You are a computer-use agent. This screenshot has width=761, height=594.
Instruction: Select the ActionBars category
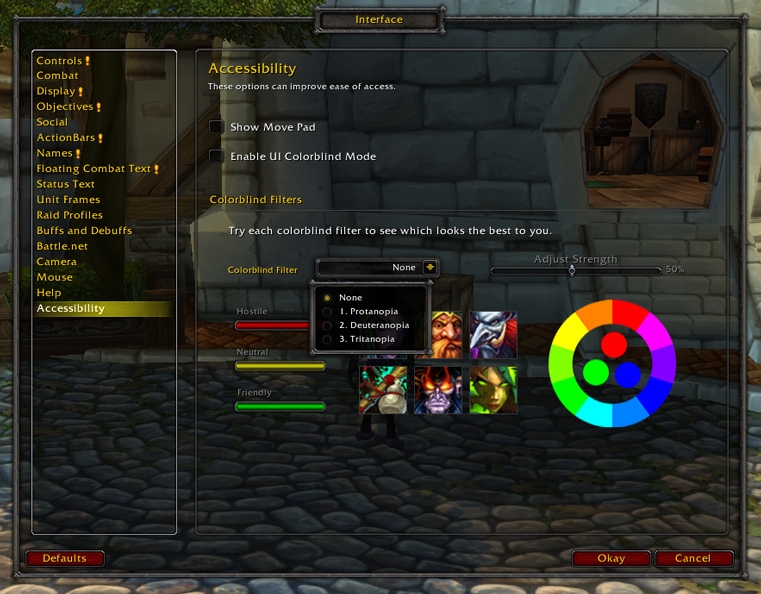(x=64, y=138)
